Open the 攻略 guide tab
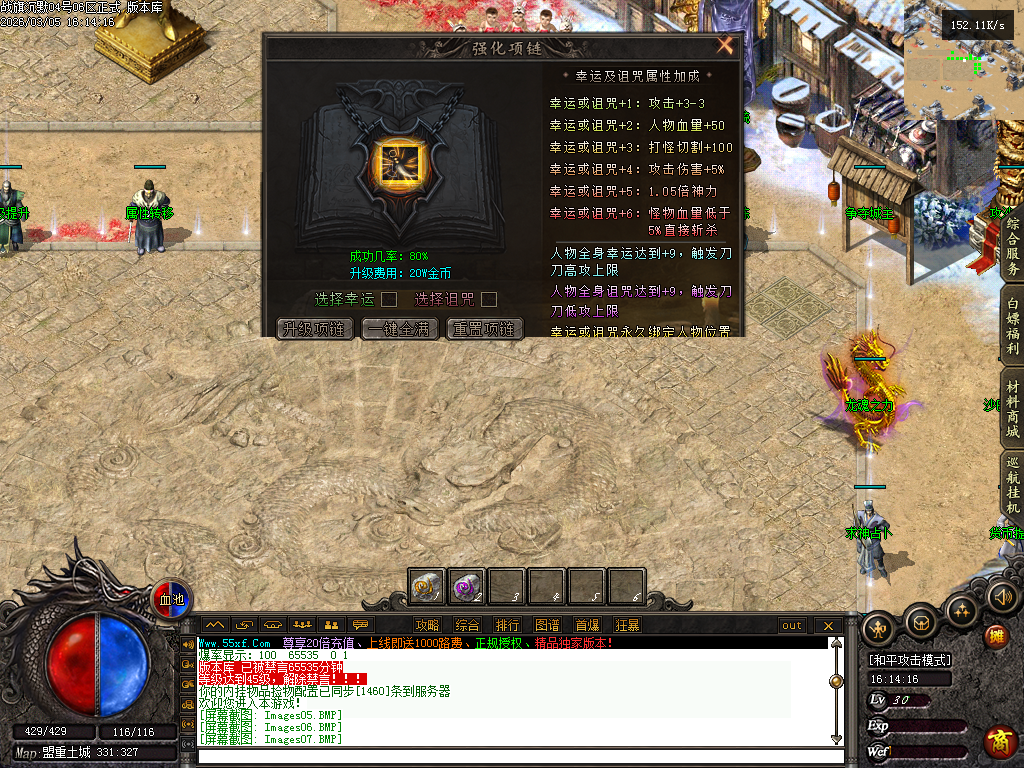Image resolution: width=1024 pixels, height=768 pixels. 427,626
